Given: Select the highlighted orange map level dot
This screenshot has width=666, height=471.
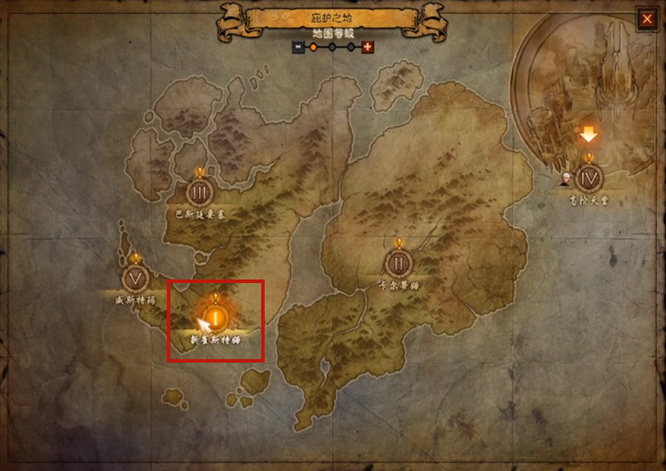Looking at the screenshot, I should 313,47.
